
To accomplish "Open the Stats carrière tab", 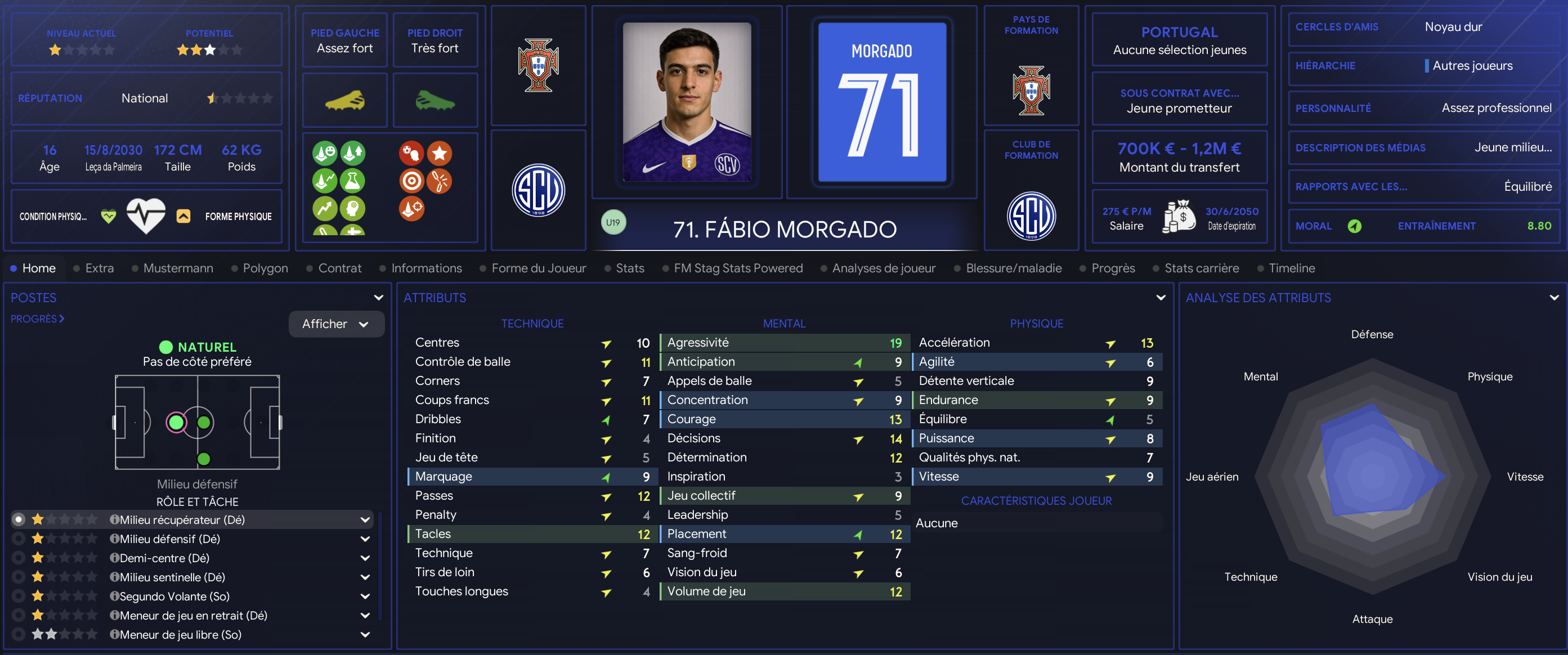I will (1201, 268).
